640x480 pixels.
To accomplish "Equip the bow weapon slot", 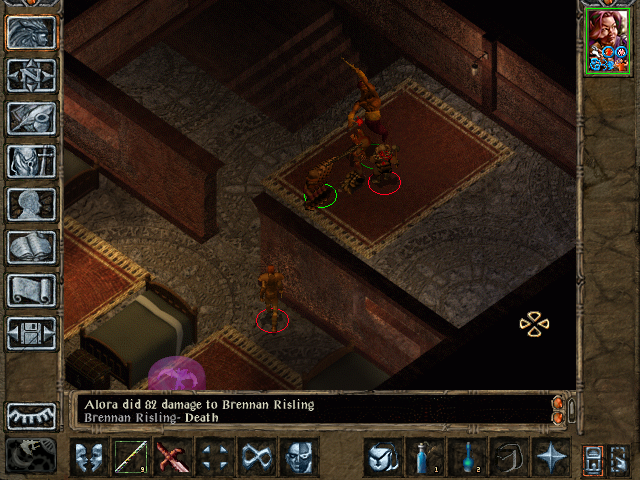I will tap(130, 459).
